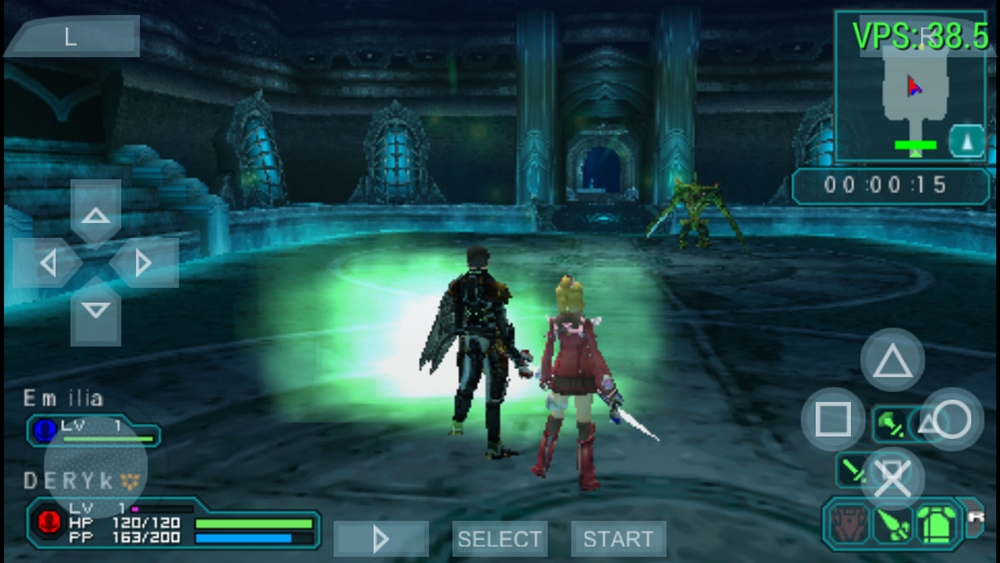Select the green armor palette icon
1000x563 pixels.
[x=938, y=523]
